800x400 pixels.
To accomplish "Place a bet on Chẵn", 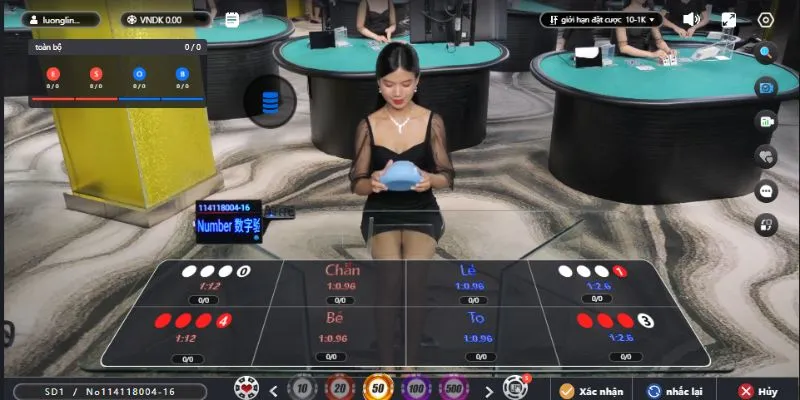I will 343,284.
